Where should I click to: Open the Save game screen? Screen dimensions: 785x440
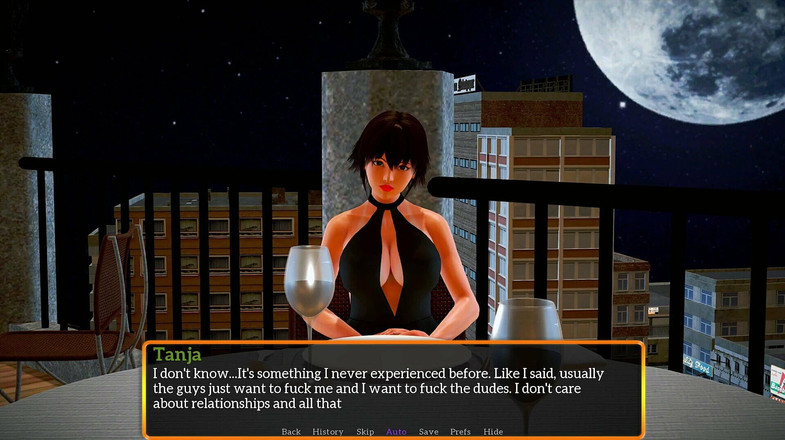428,432
